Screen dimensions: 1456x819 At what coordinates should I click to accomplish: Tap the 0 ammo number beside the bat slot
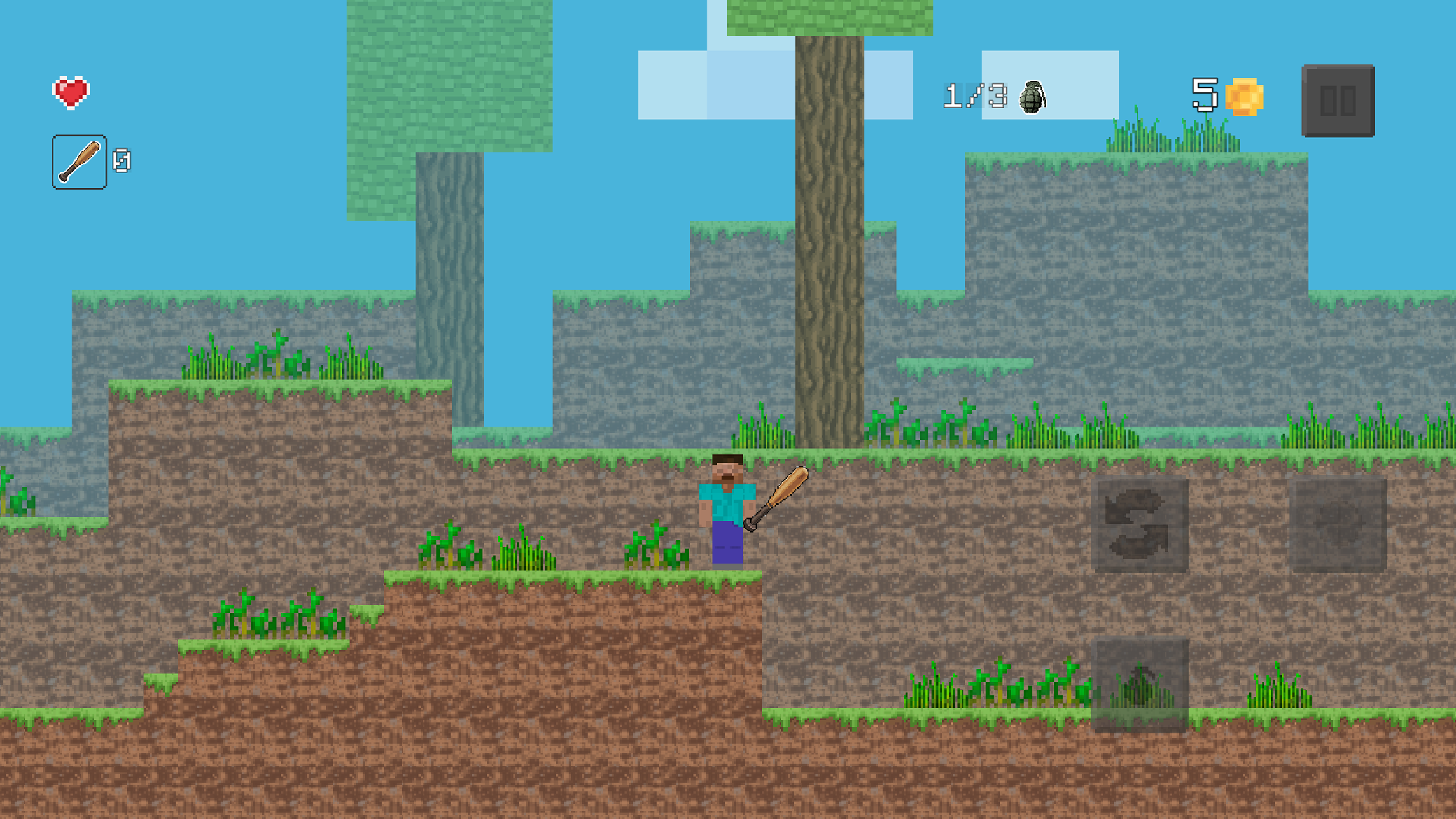[122, 161]
